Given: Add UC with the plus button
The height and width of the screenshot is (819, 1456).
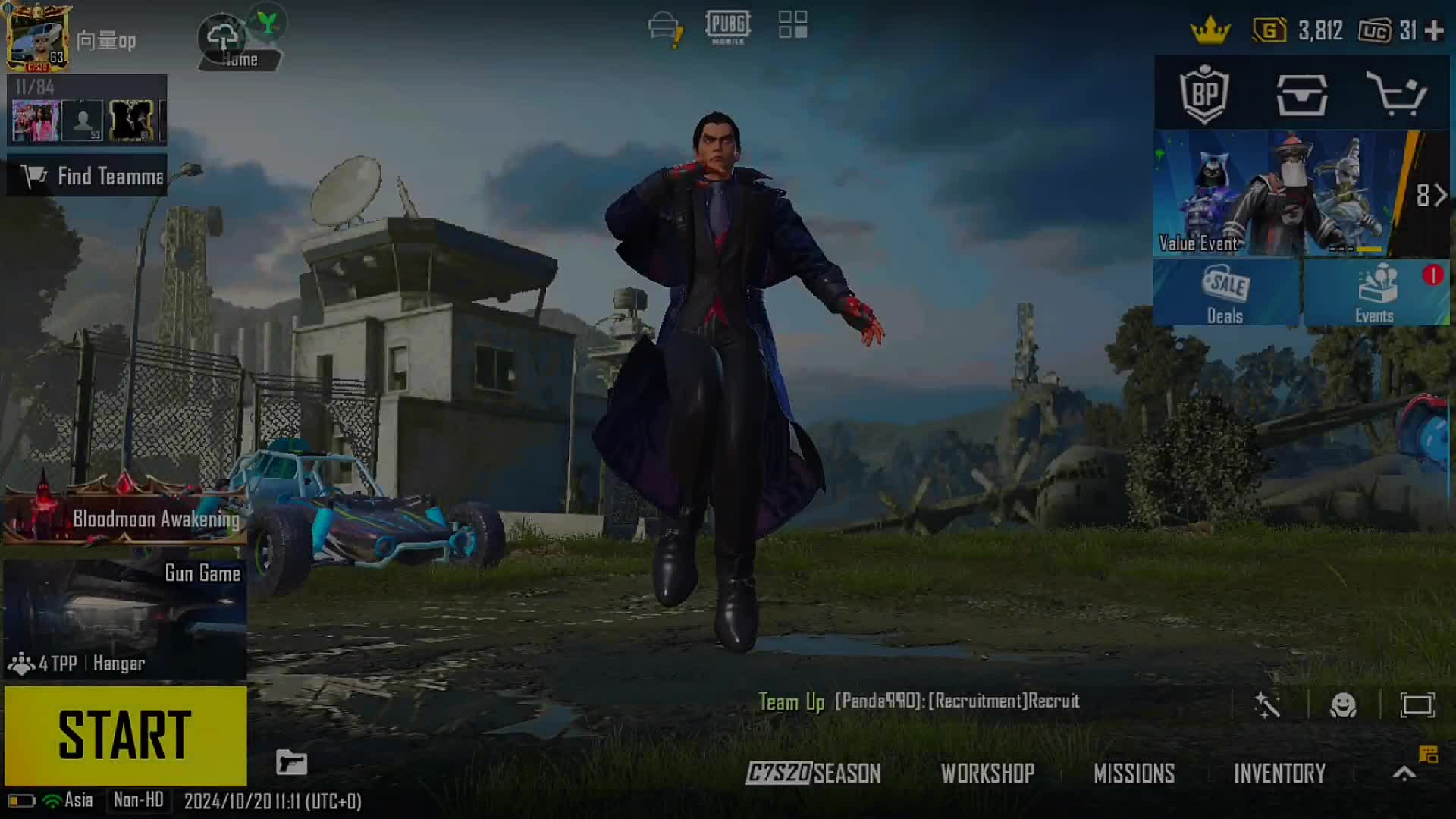Looking at the screenshot, I should [1434, 31].
